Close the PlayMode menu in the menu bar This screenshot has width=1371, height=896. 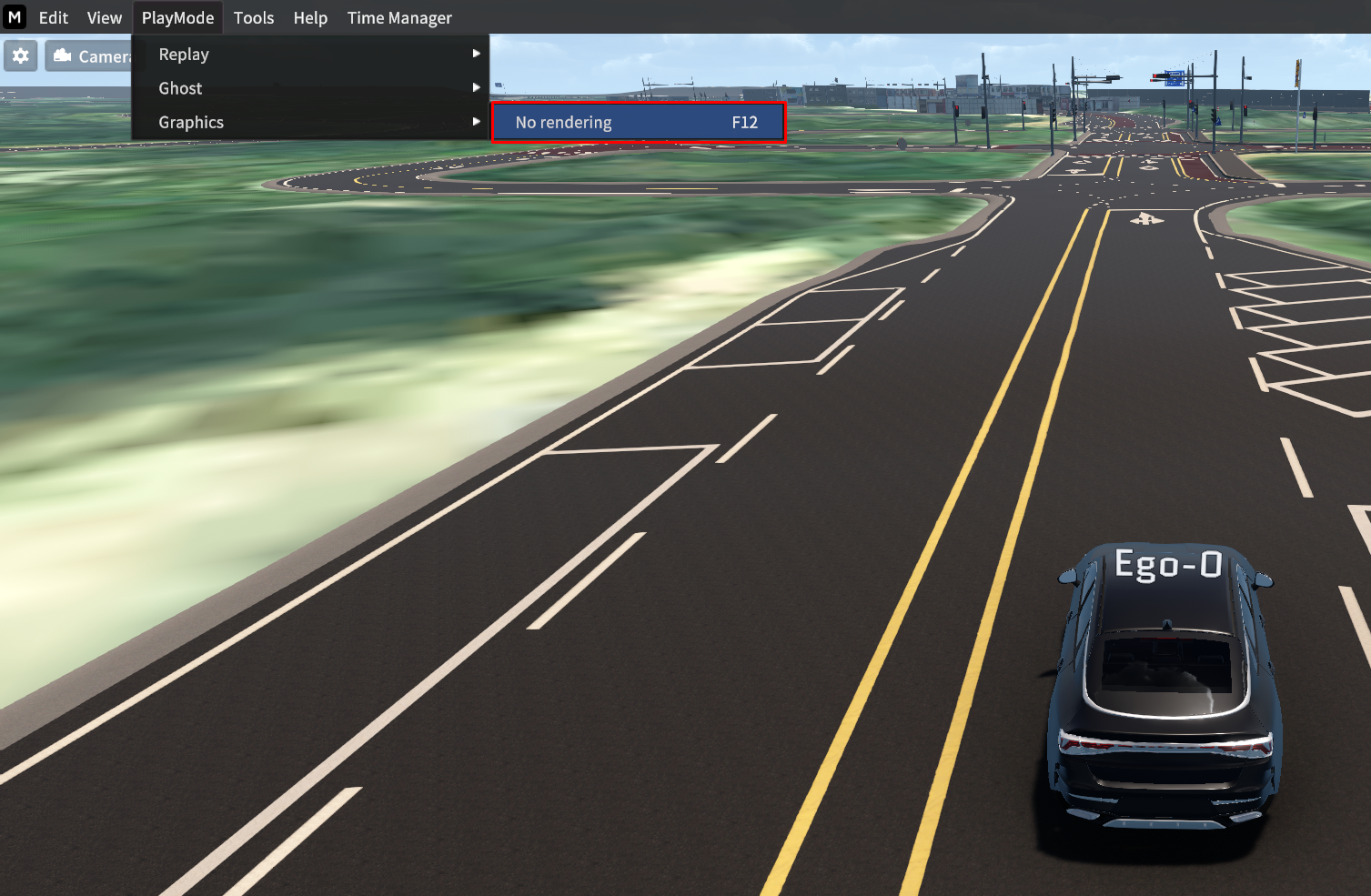point(177,18)
